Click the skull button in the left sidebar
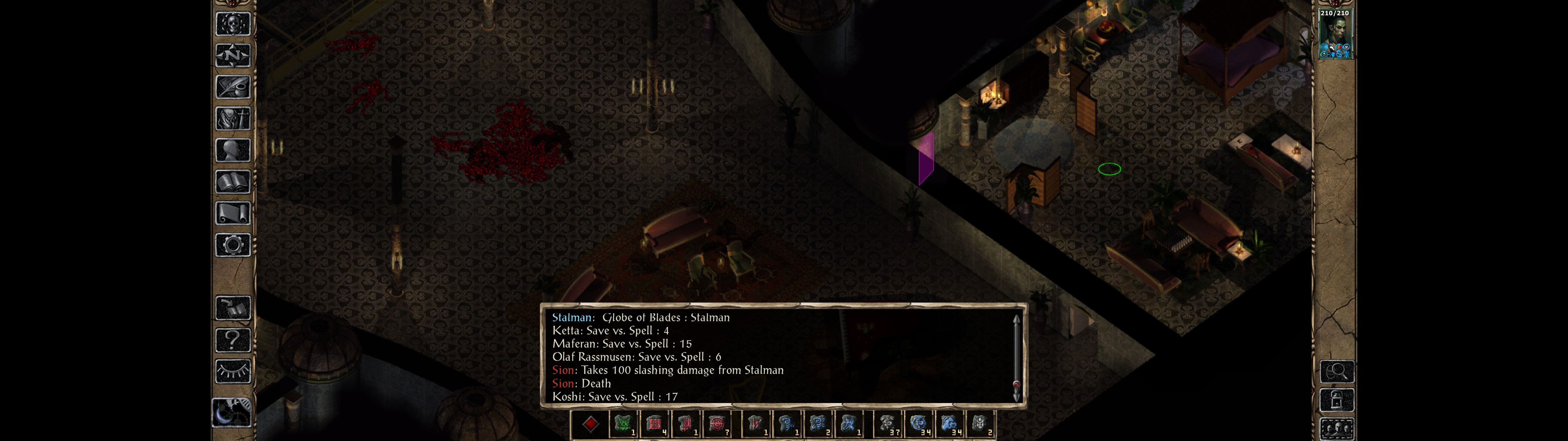The width and height of the screenshot is (1568, 441). [x=232, y=24]
